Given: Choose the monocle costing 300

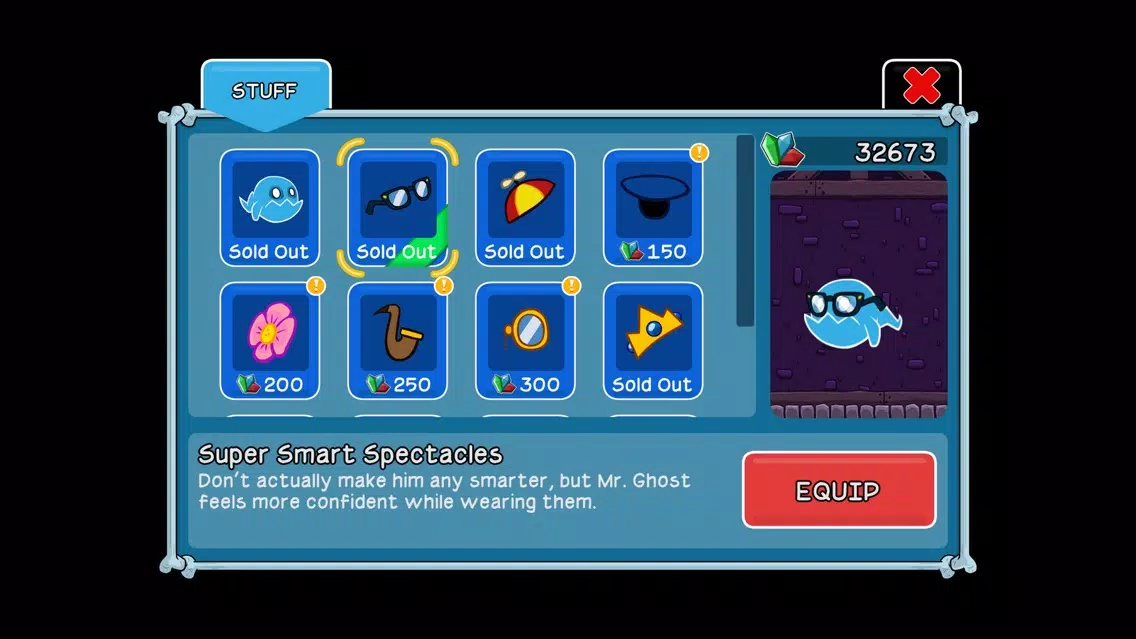Looking at the screenshot, I should click(525, 340).
